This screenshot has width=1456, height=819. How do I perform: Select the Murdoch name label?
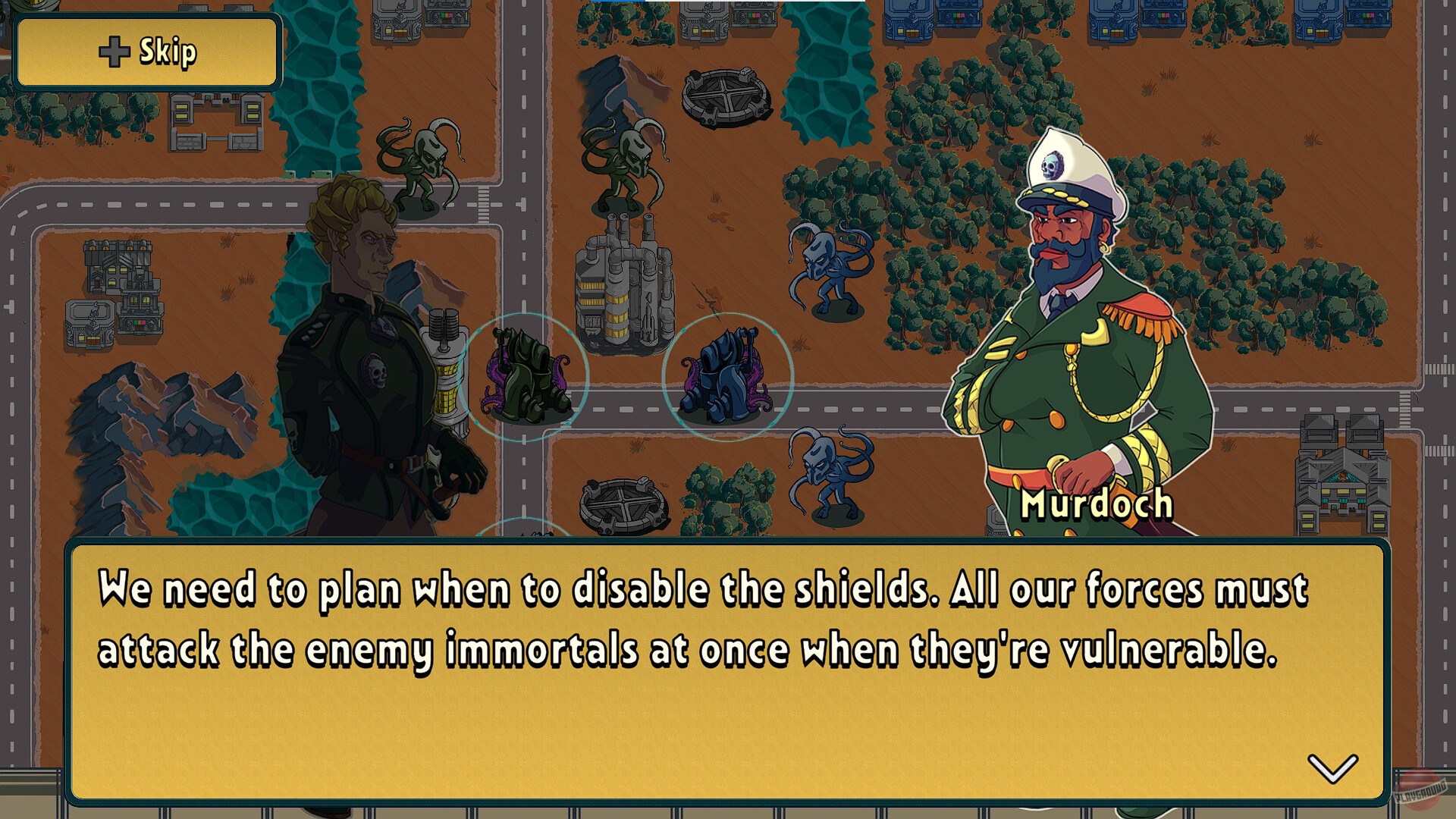pyautogui.click(x=1097, y=506)
